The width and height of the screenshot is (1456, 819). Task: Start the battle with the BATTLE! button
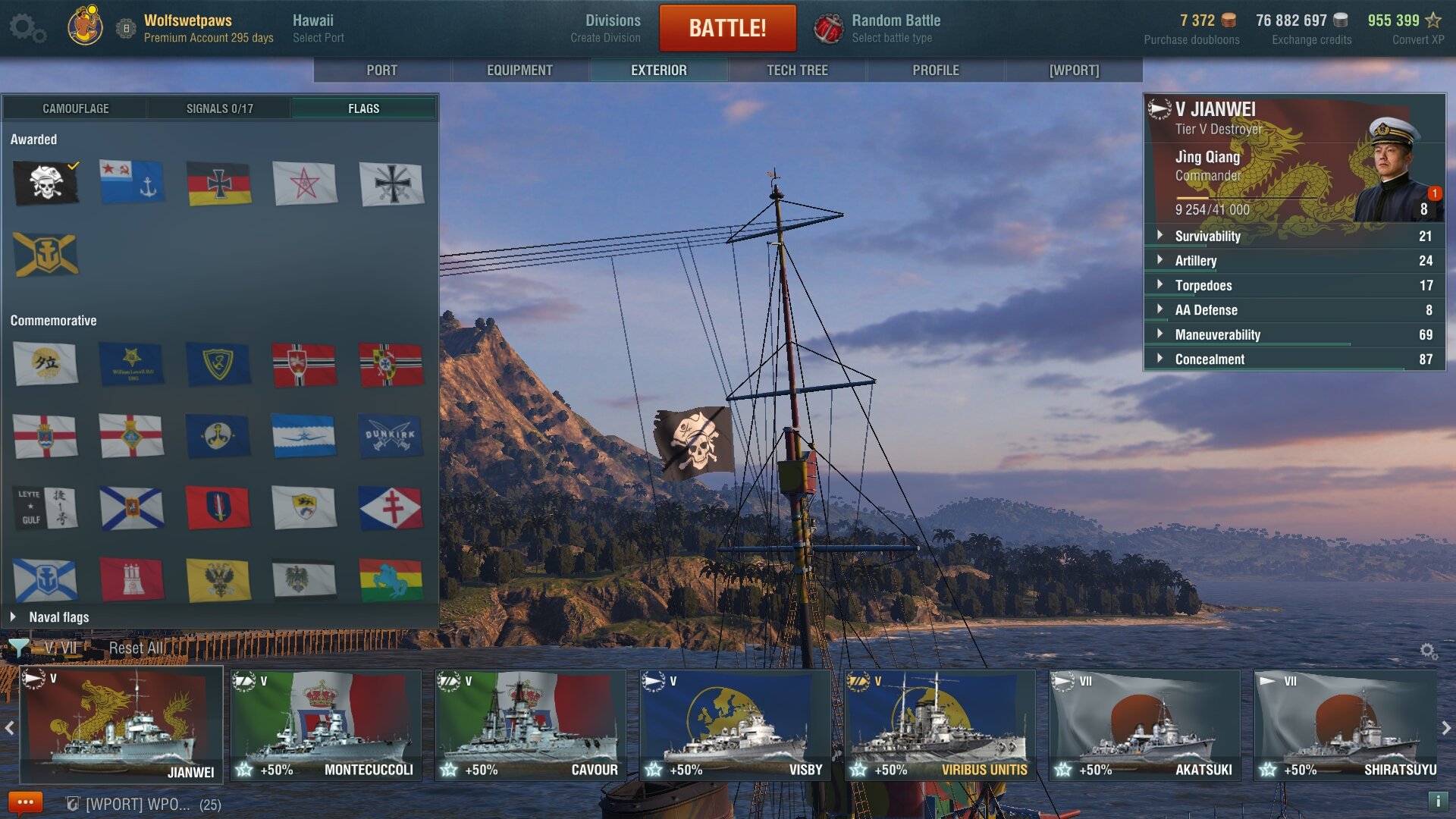[727, 28]
